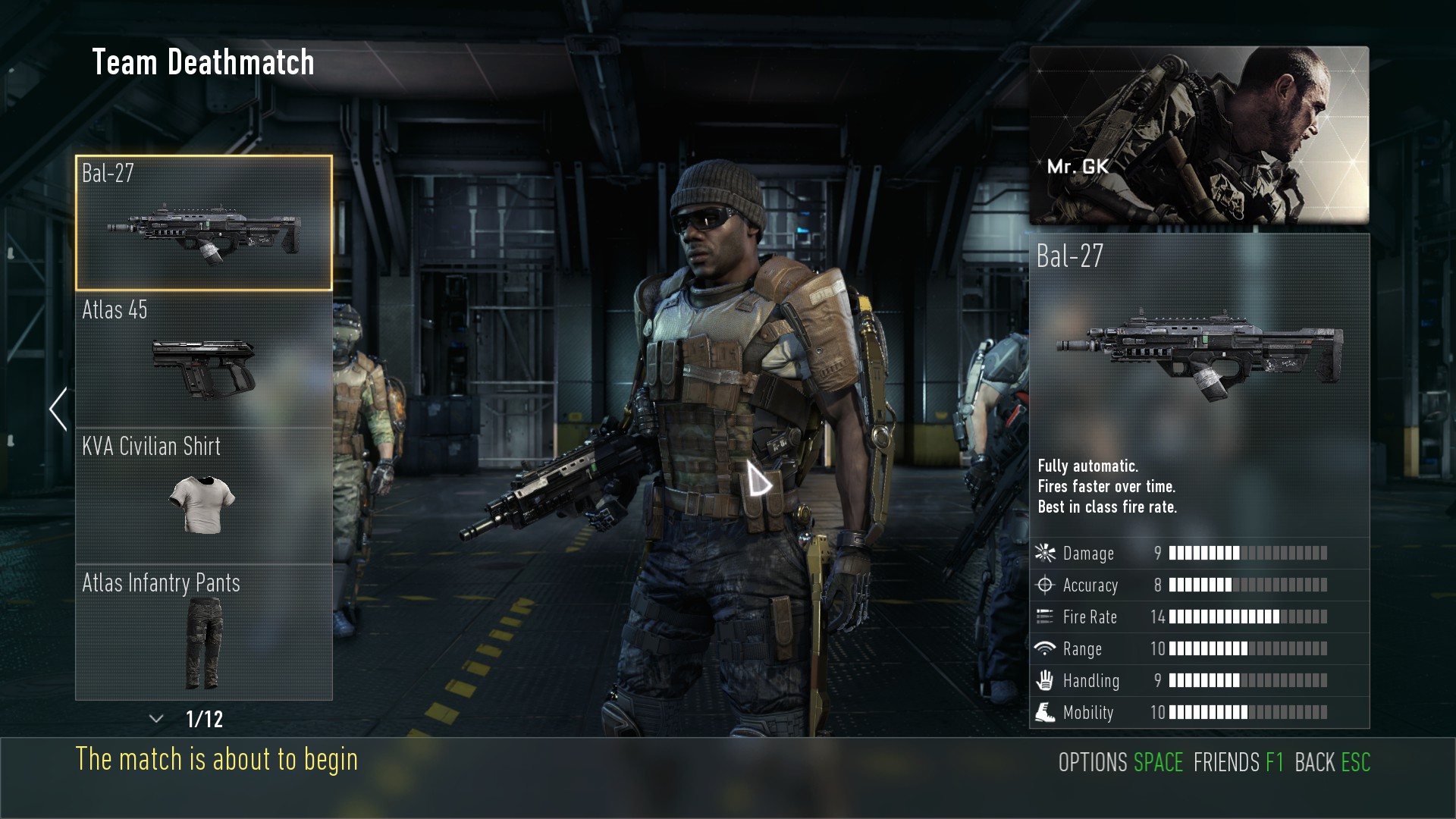Show next items with the down chevron
The height and width of the screenshot is (819, 1456).
tap(157, 719)
